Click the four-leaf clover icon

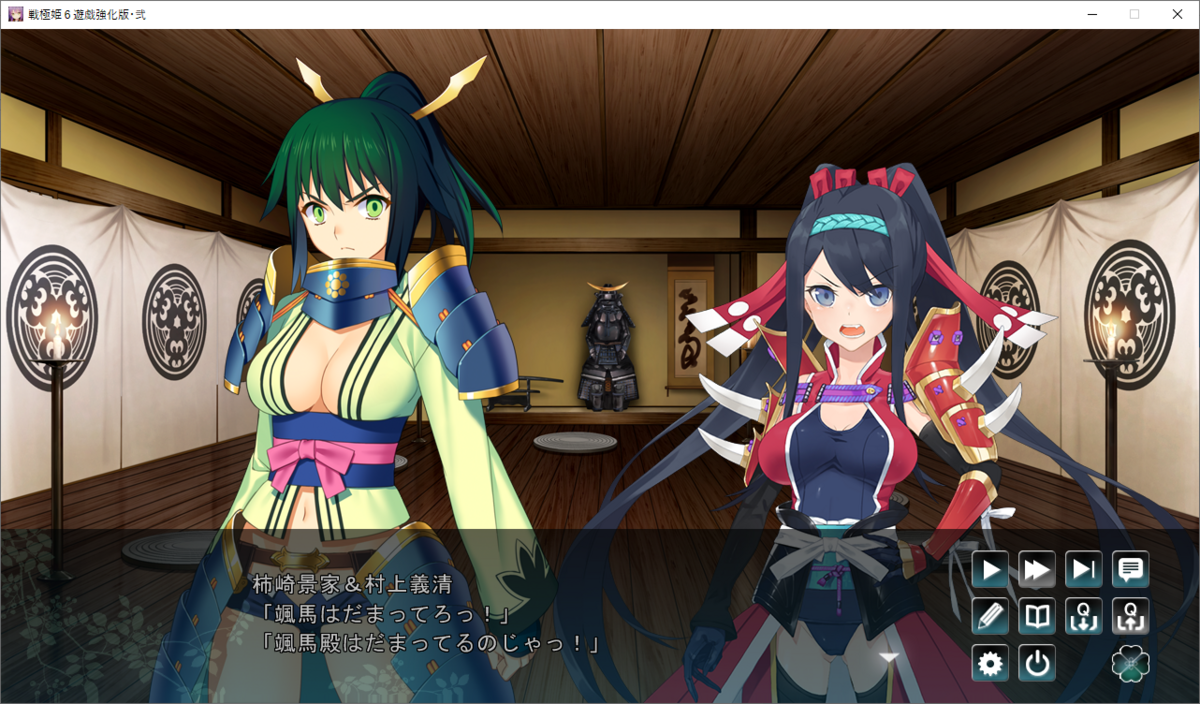tap(1131, 663)
